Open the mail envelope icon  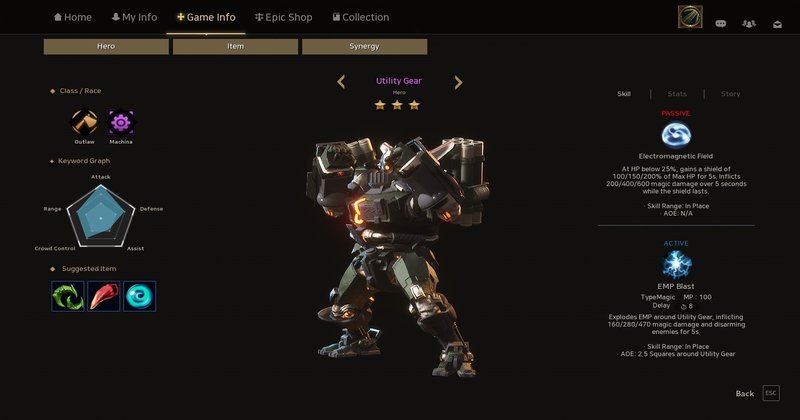pos(776,22)
